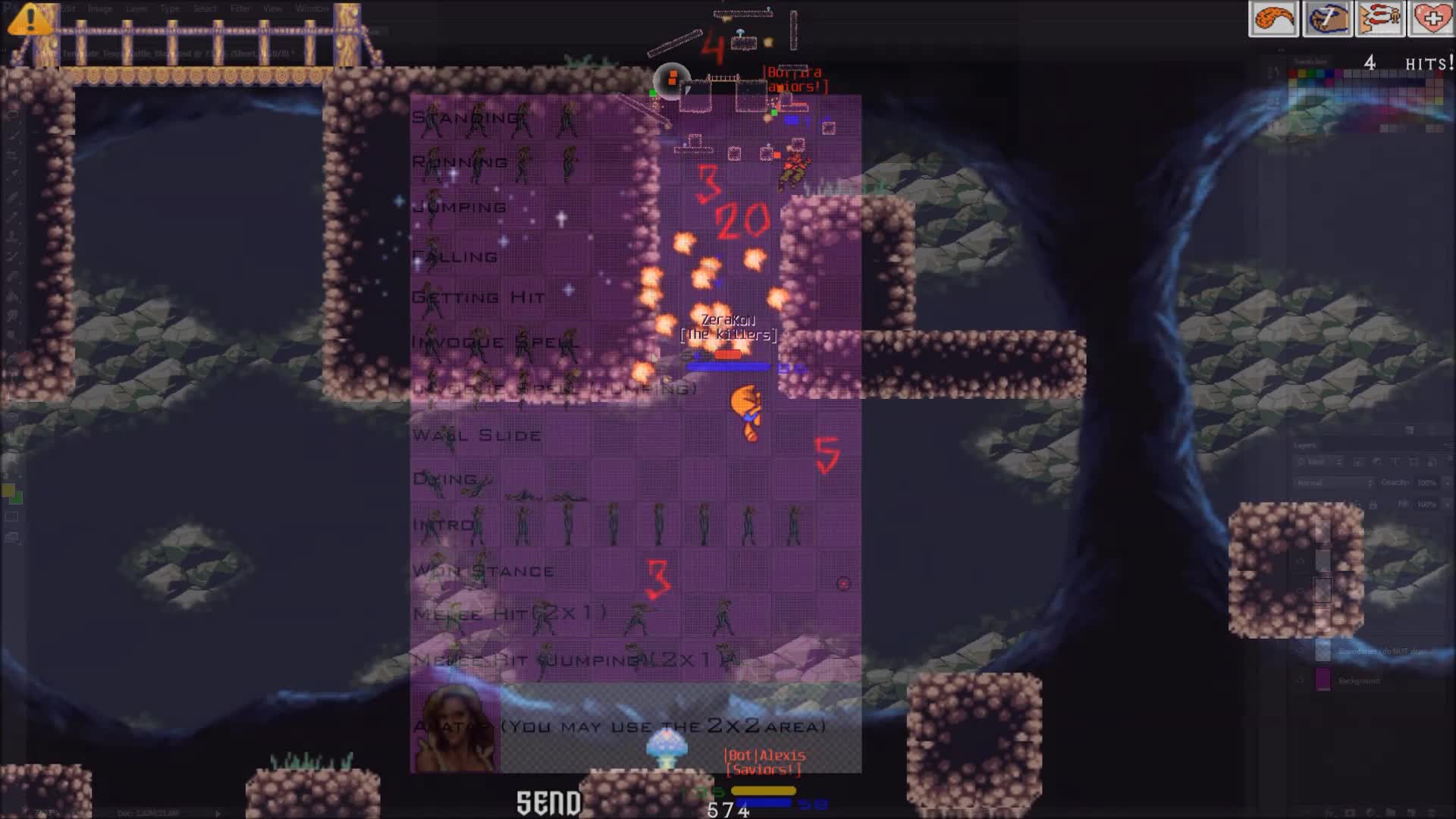Click the foreground color swatch in the toolbox
This screenshot has width=1456, height=819.
(x=9, y=491)
